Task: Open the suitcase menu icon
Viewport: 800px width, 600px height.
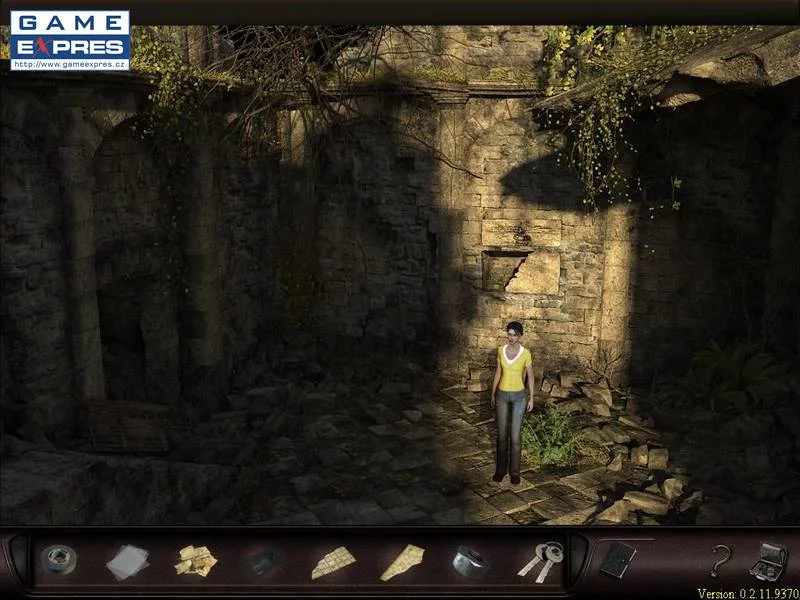Action: pyautogui.click(x=767, y=559)
